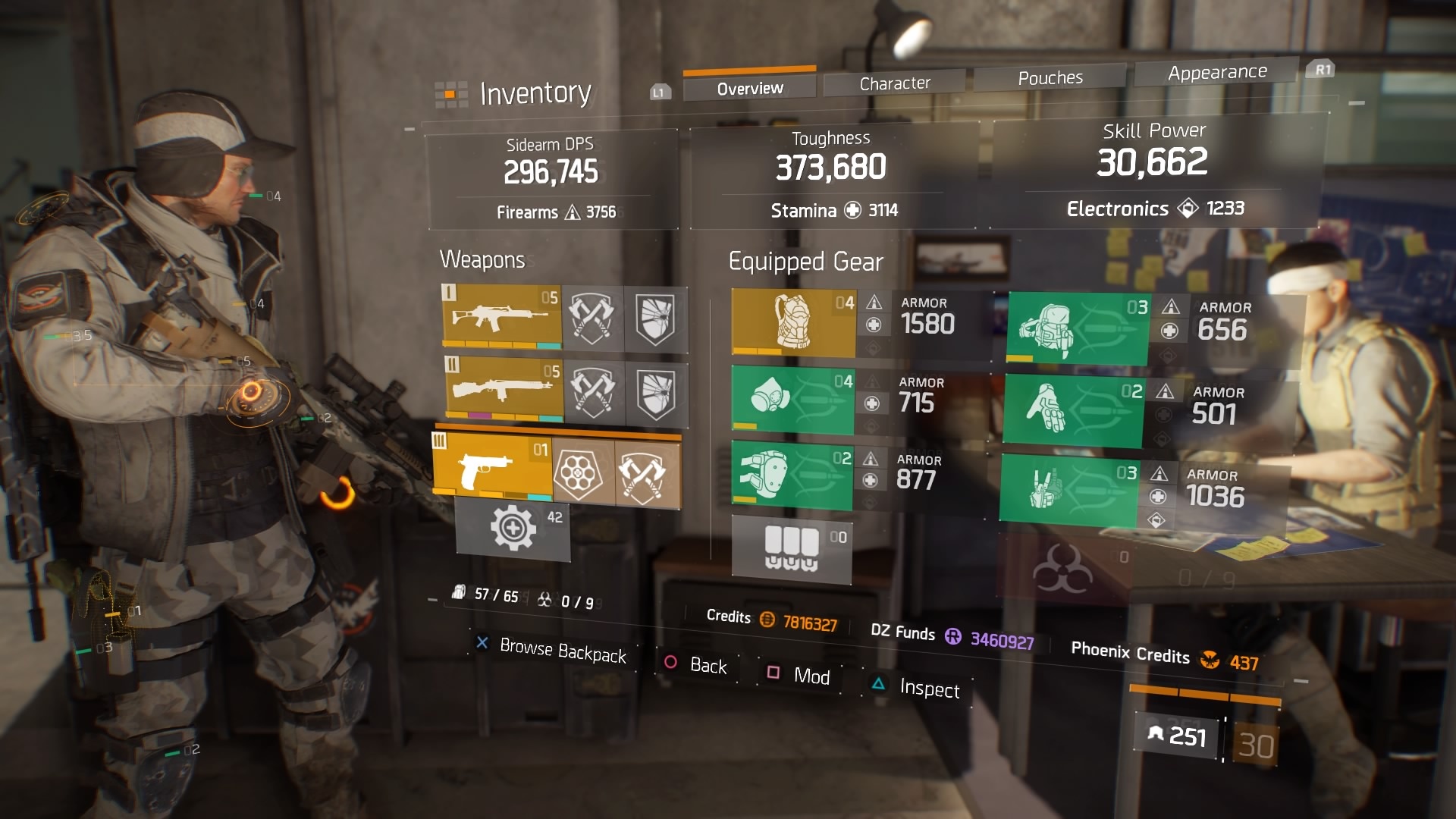Click the shield talent on primary weapon
Image resolution: width=1456 pixels, height=819 pixels.
pos(655,319)
